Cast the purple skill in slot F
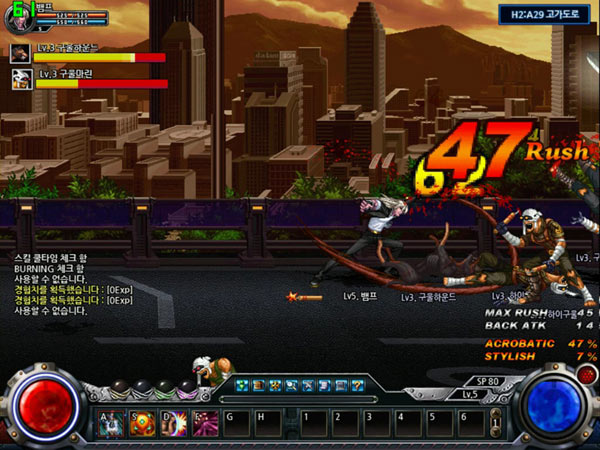The width and height of the screenshot is (600, 450). coord(204,423)
